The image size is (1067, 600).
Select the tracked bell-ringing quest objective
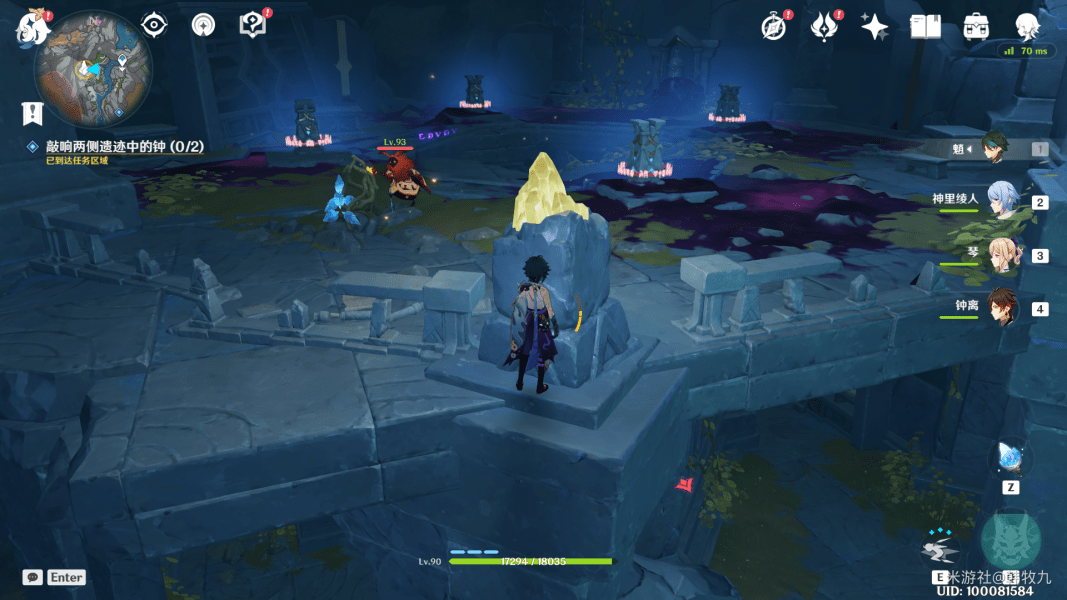[x=124, y=146]
